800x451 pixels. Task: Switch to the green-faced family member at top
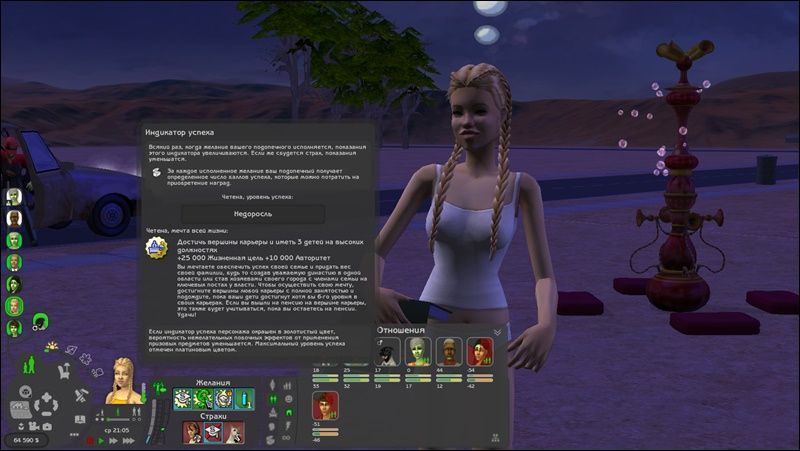coord(14,196)
